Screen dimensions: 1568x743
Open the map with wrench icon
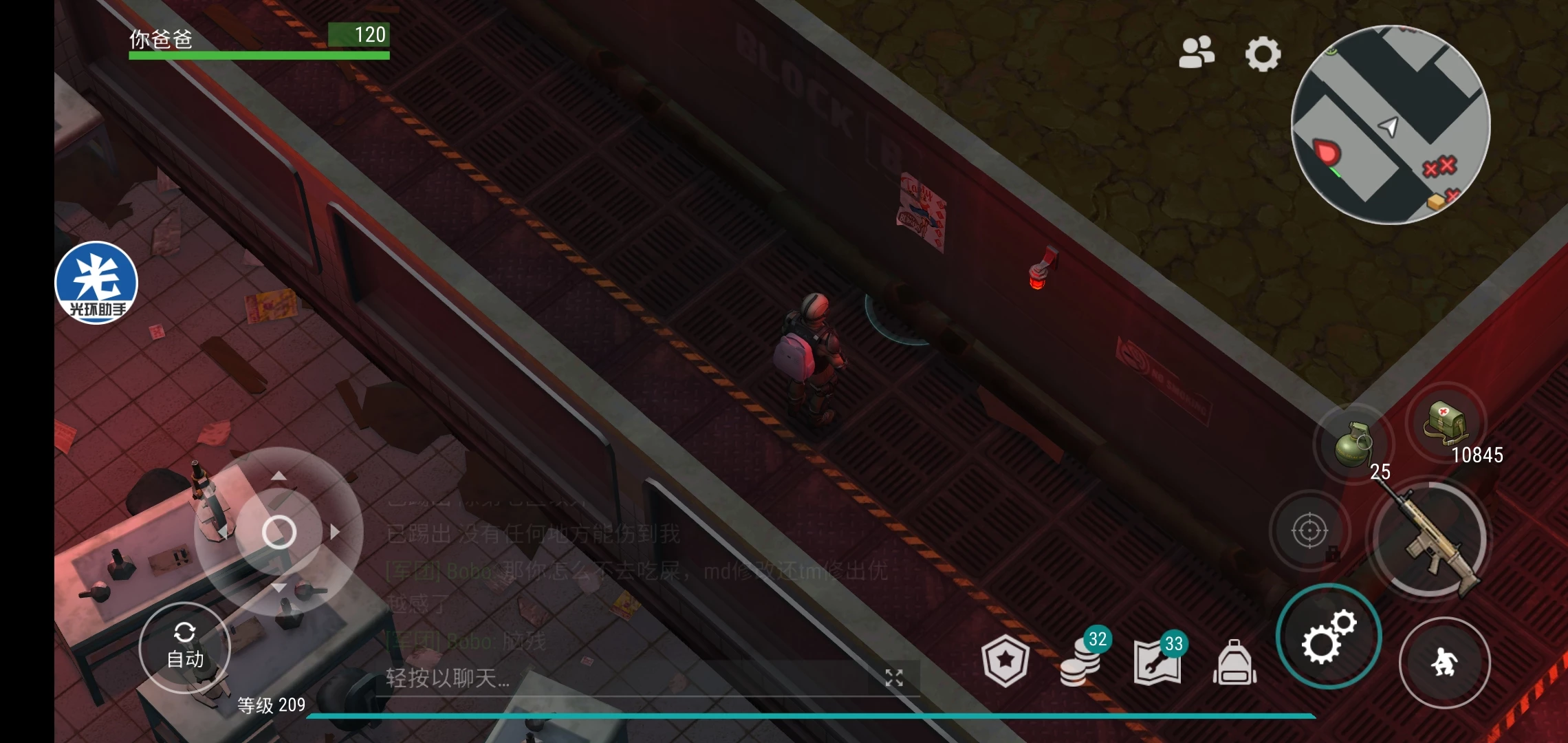[1158, 662]
